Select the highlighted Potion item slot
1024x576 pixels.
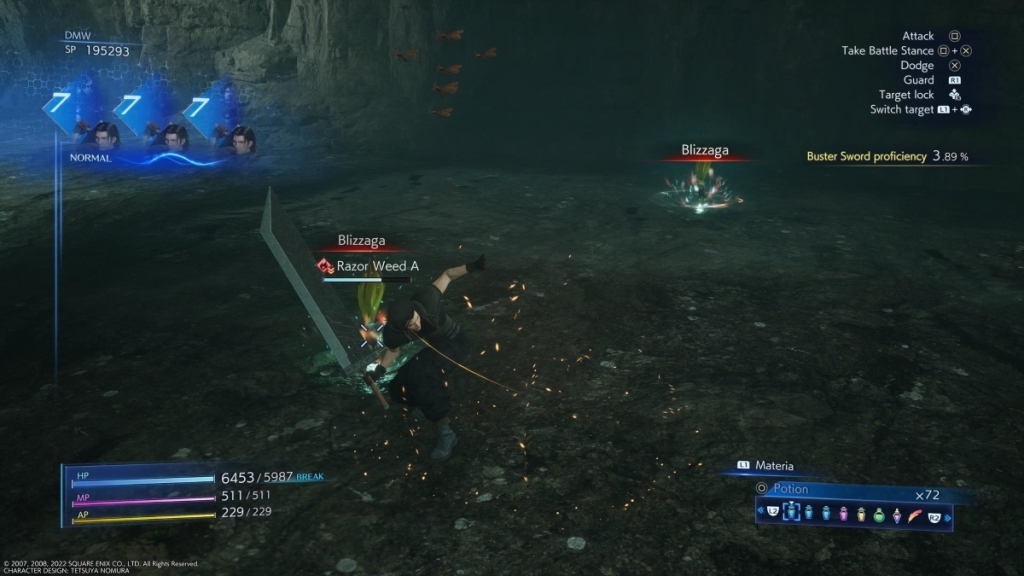click(791, 513)
